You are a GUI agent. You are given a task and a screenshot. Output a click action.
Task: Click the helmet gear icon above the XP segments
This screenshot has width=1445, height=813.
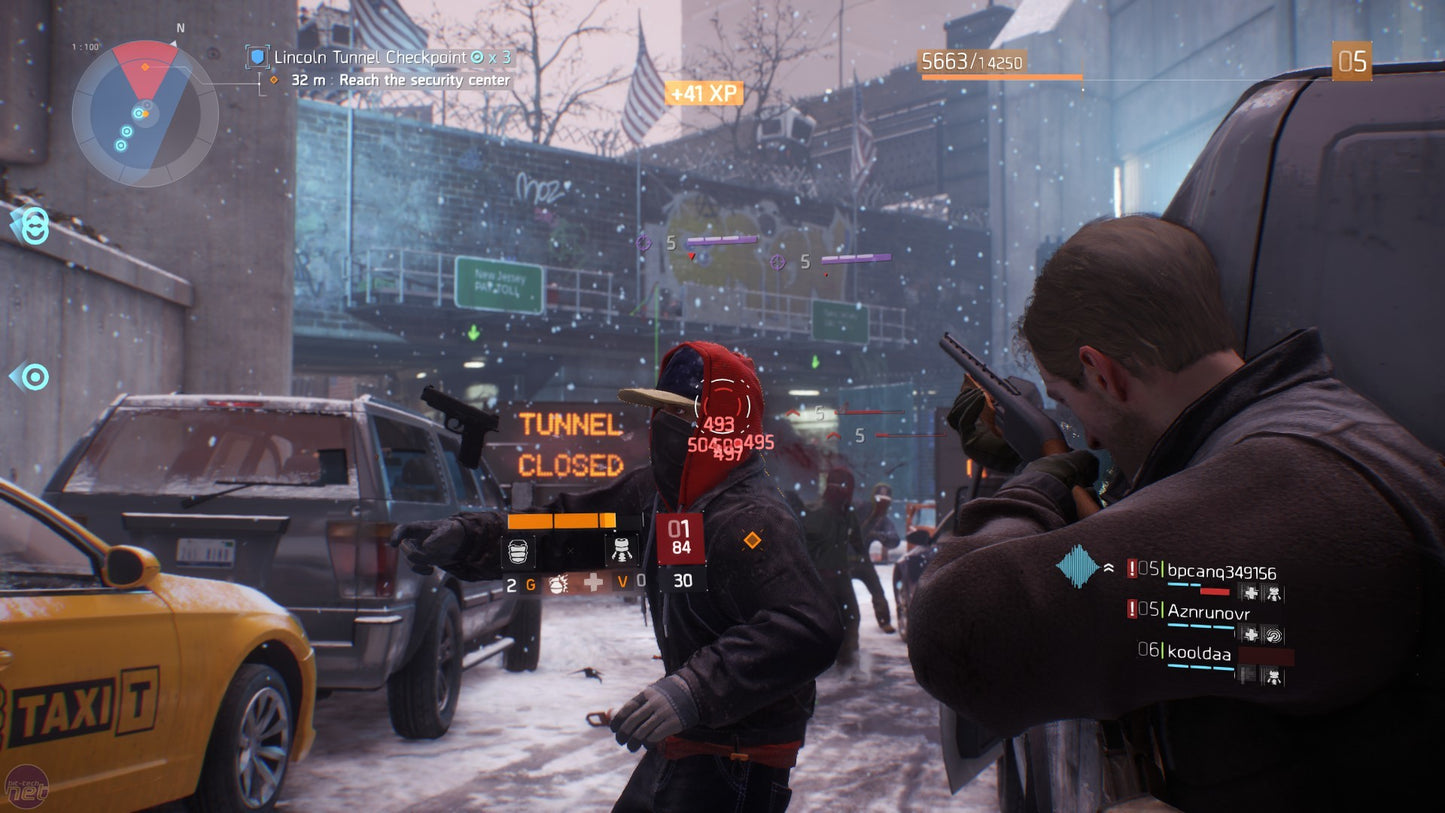tap(519, 550)
